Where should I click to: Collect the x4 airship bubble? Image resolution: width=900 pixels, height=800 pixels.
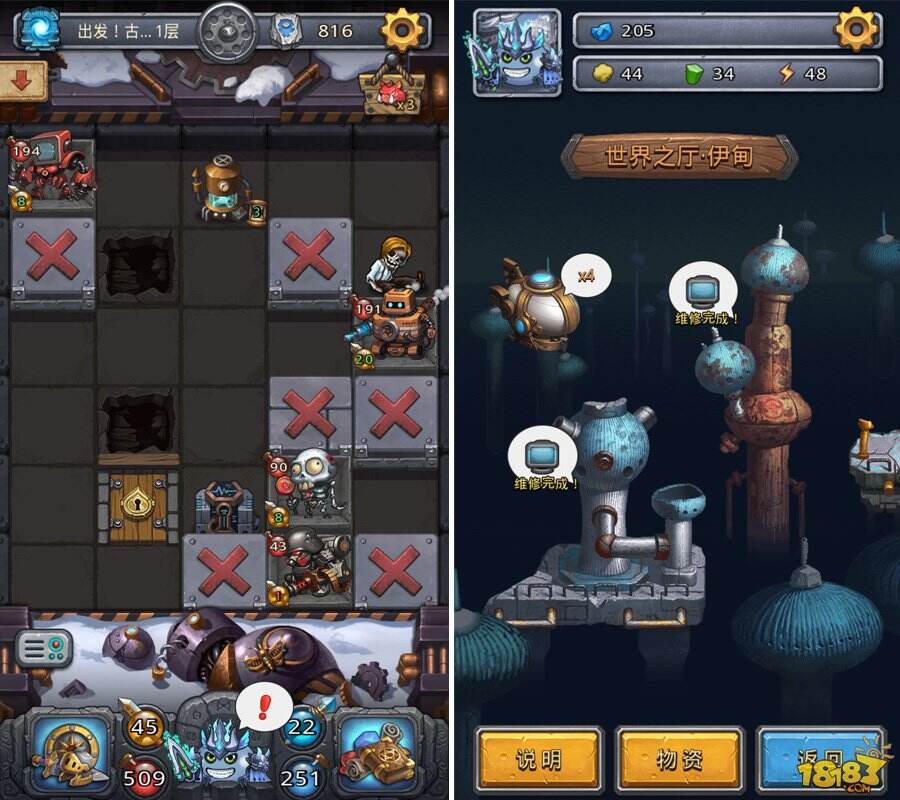tap(586, 276)
